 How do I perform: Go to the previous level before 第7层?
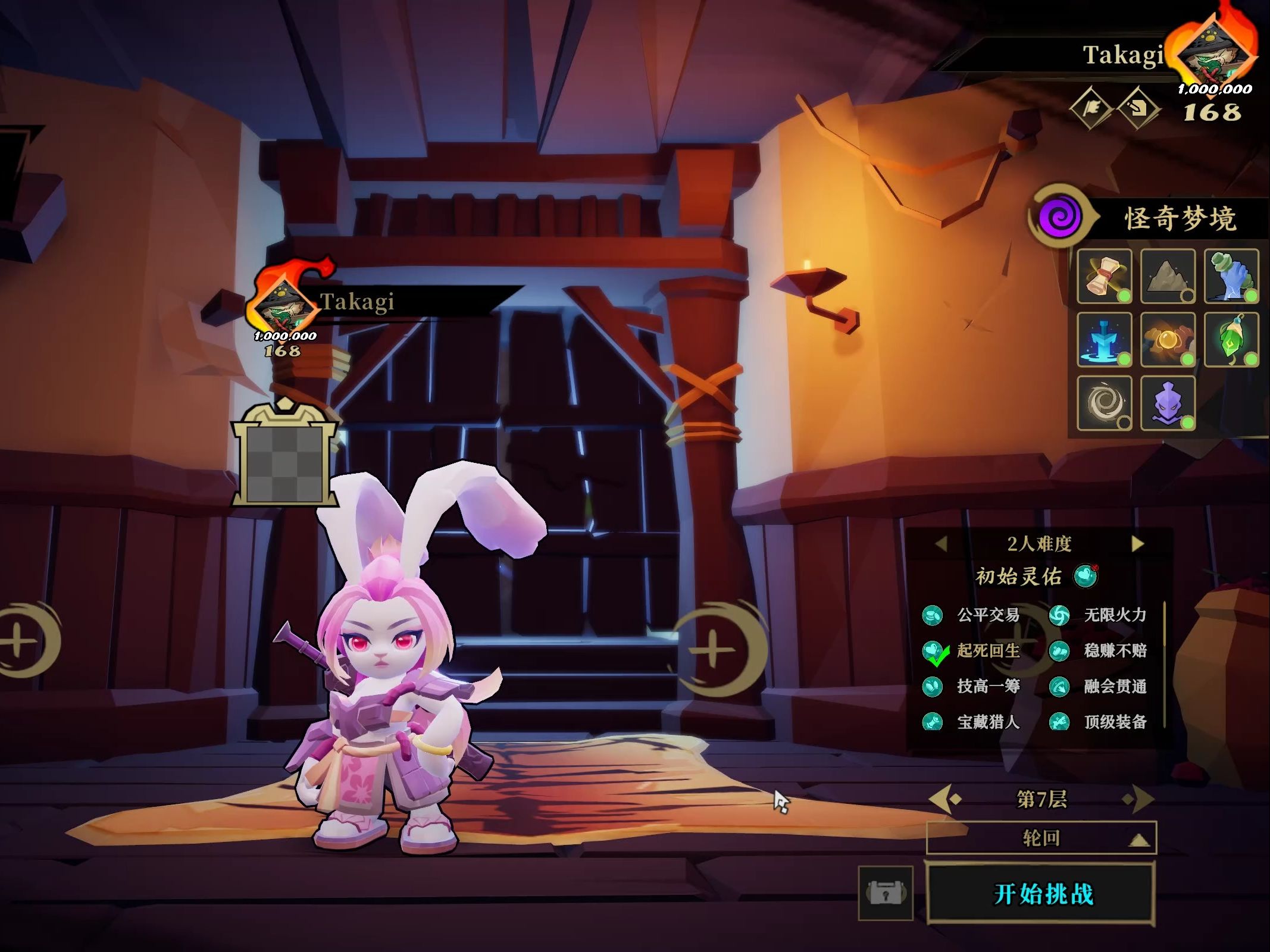(945, 799)
